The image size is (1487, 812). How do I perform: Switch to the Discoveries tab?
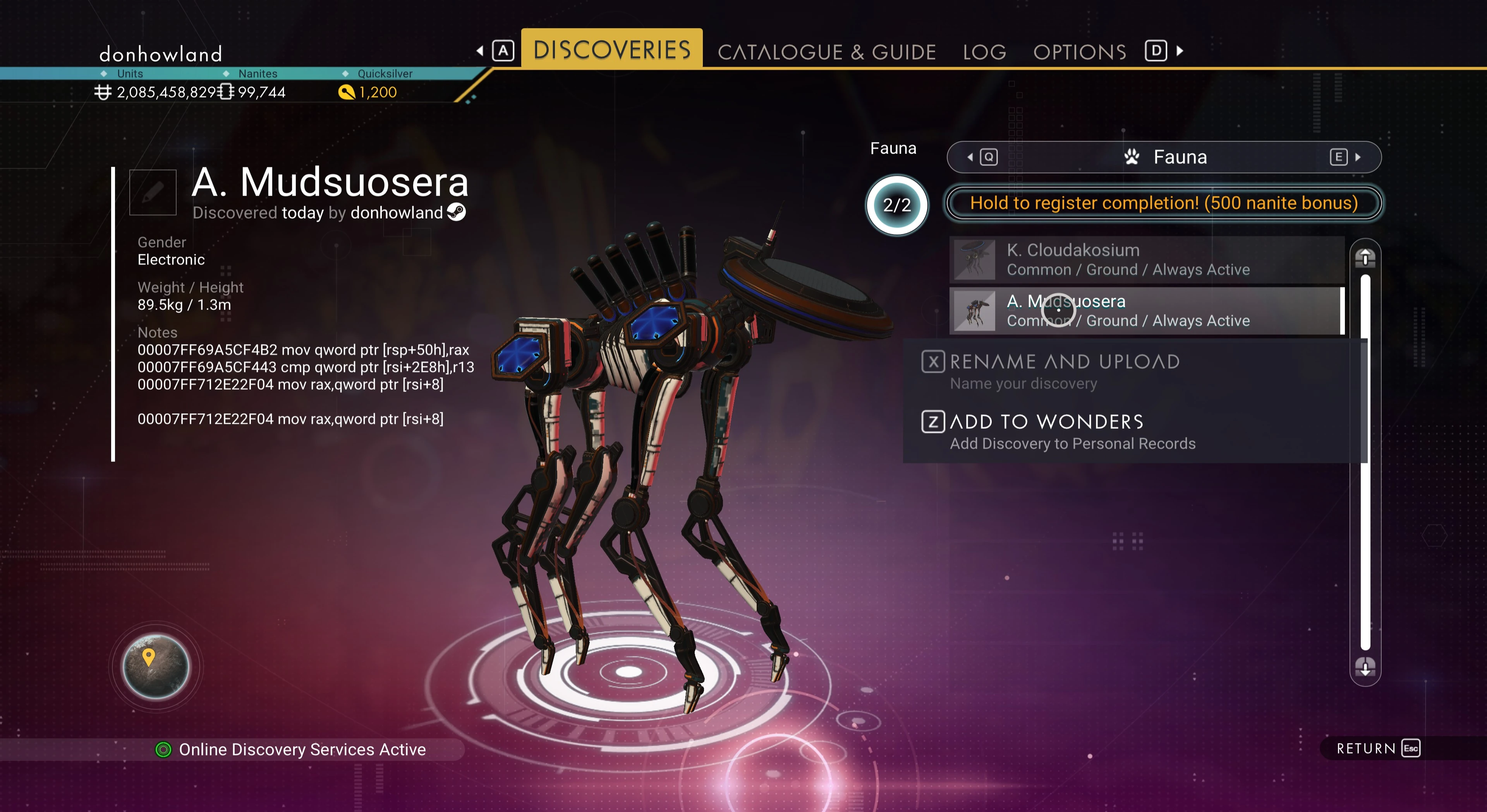pos(611,50)
